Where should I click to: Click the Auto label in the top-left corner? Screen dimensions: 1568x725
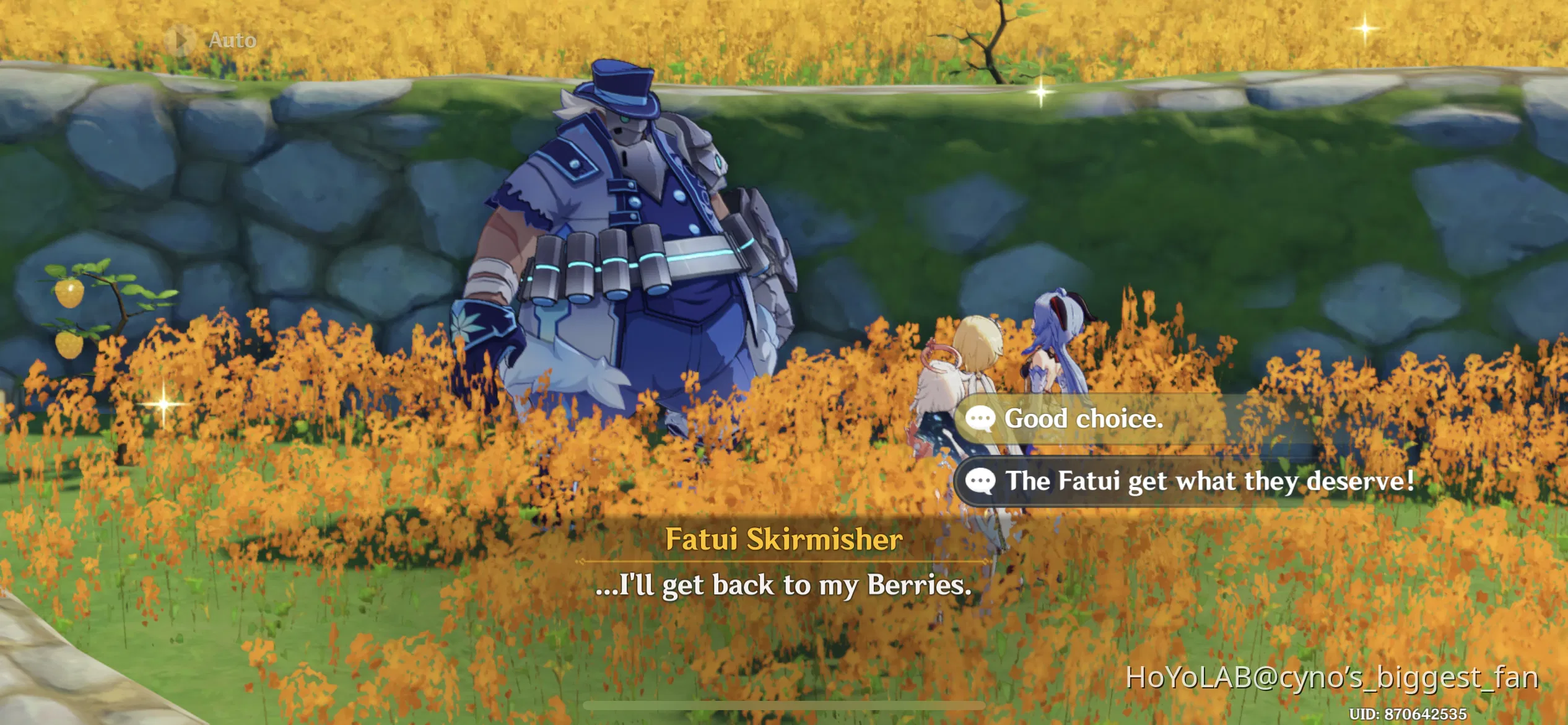pos(229,40)
